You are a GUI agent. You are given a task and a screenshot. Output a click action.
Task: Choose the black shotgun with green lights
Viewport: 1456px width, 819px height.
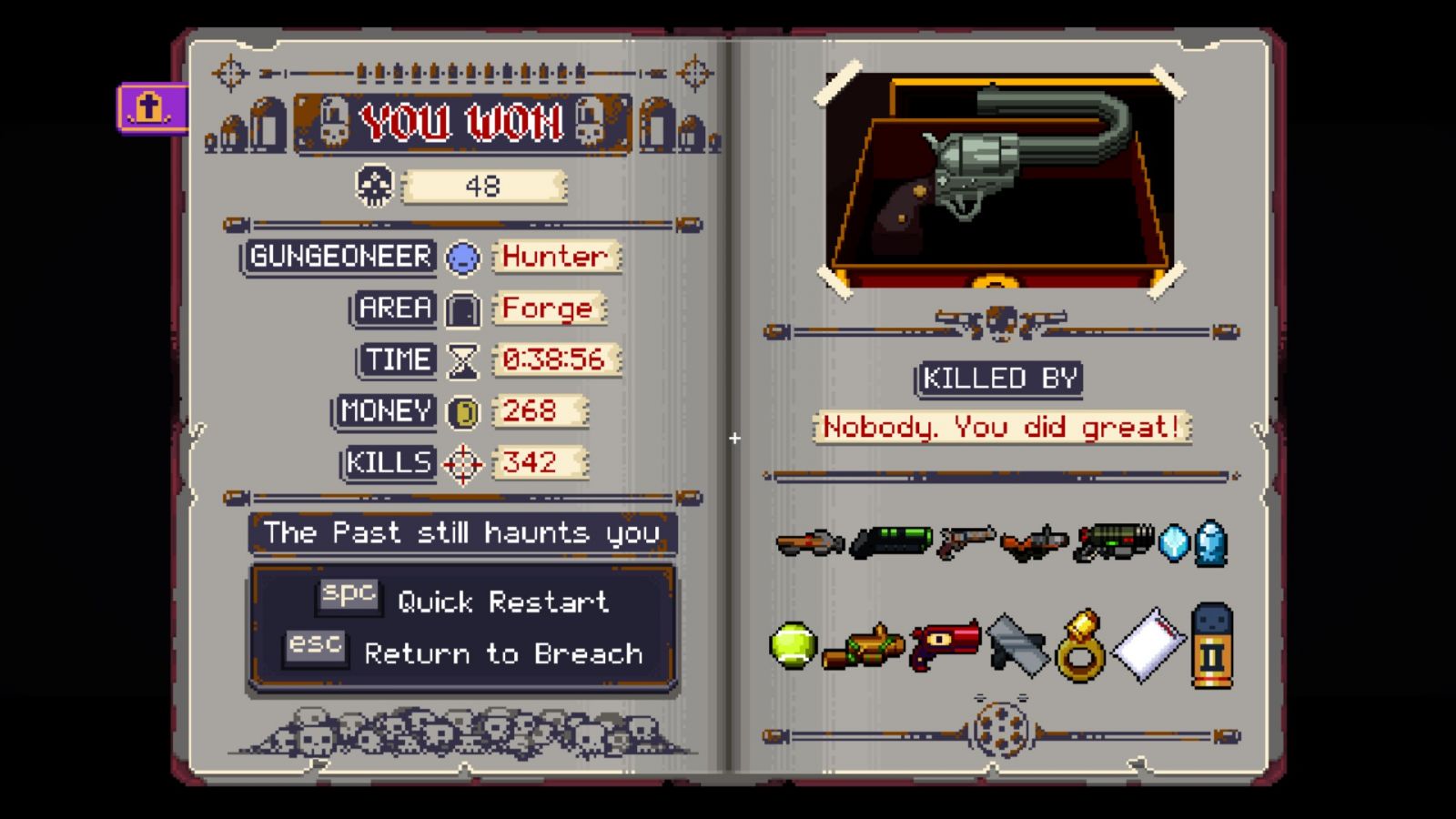(892, 542)
